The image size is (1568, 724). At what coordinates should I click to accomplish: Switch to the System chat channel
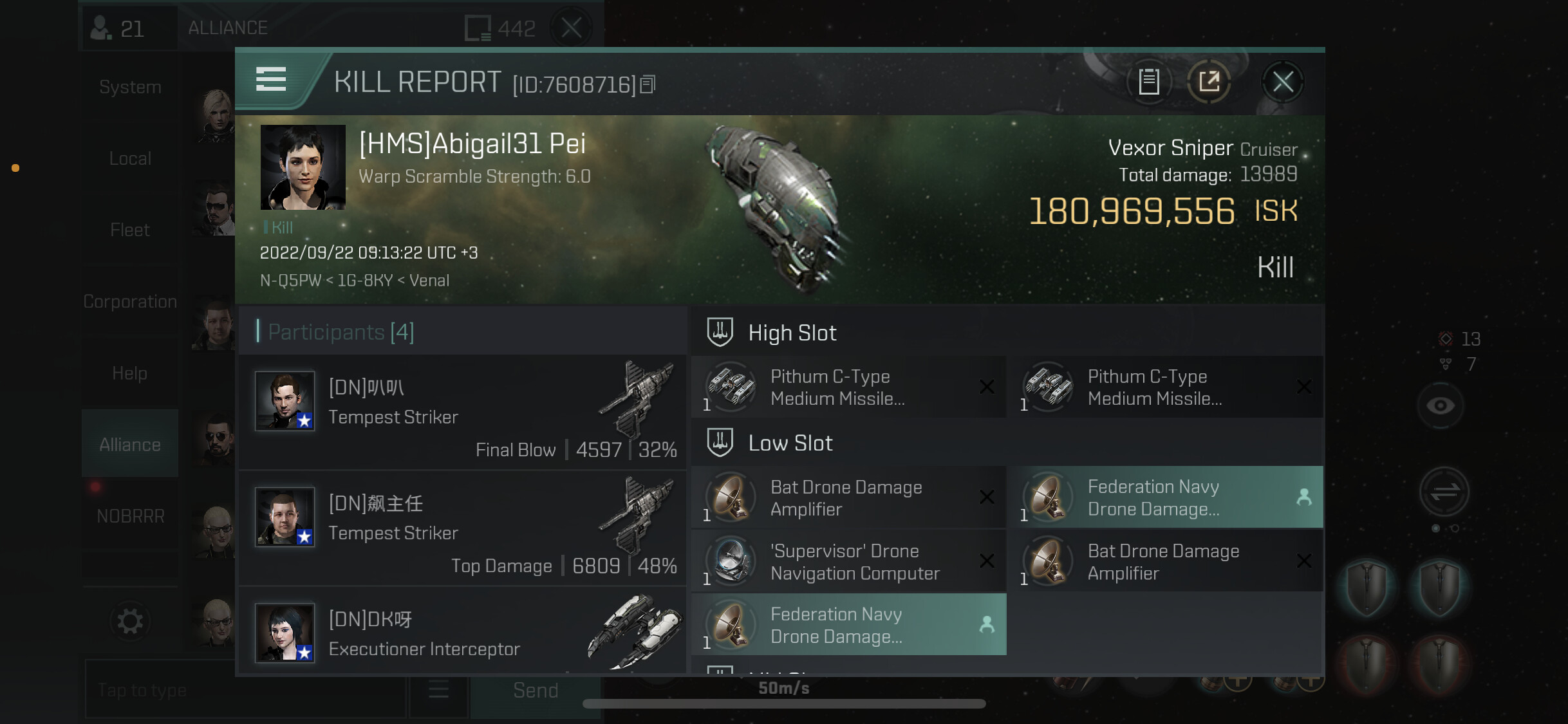click(130, 88)
